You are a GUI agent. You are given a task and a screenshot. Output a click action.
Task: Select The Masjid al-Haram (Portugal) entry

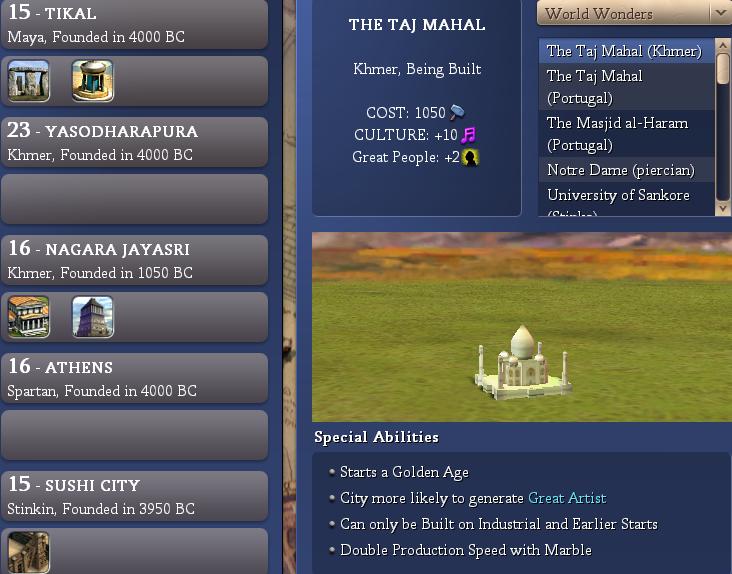pos(624,134)
